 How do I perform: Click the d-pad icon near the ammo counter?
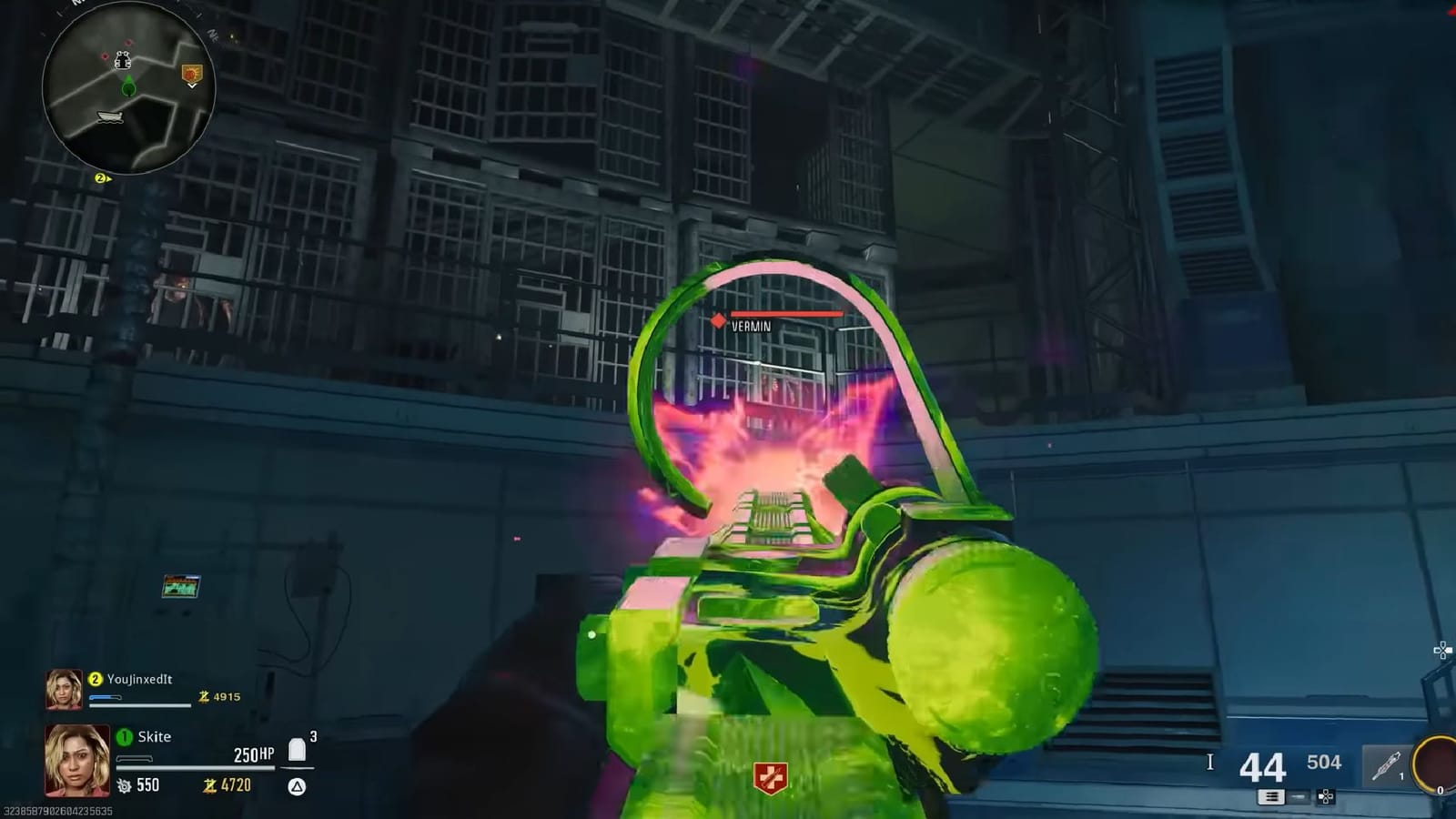click(x=1325, y=796)
